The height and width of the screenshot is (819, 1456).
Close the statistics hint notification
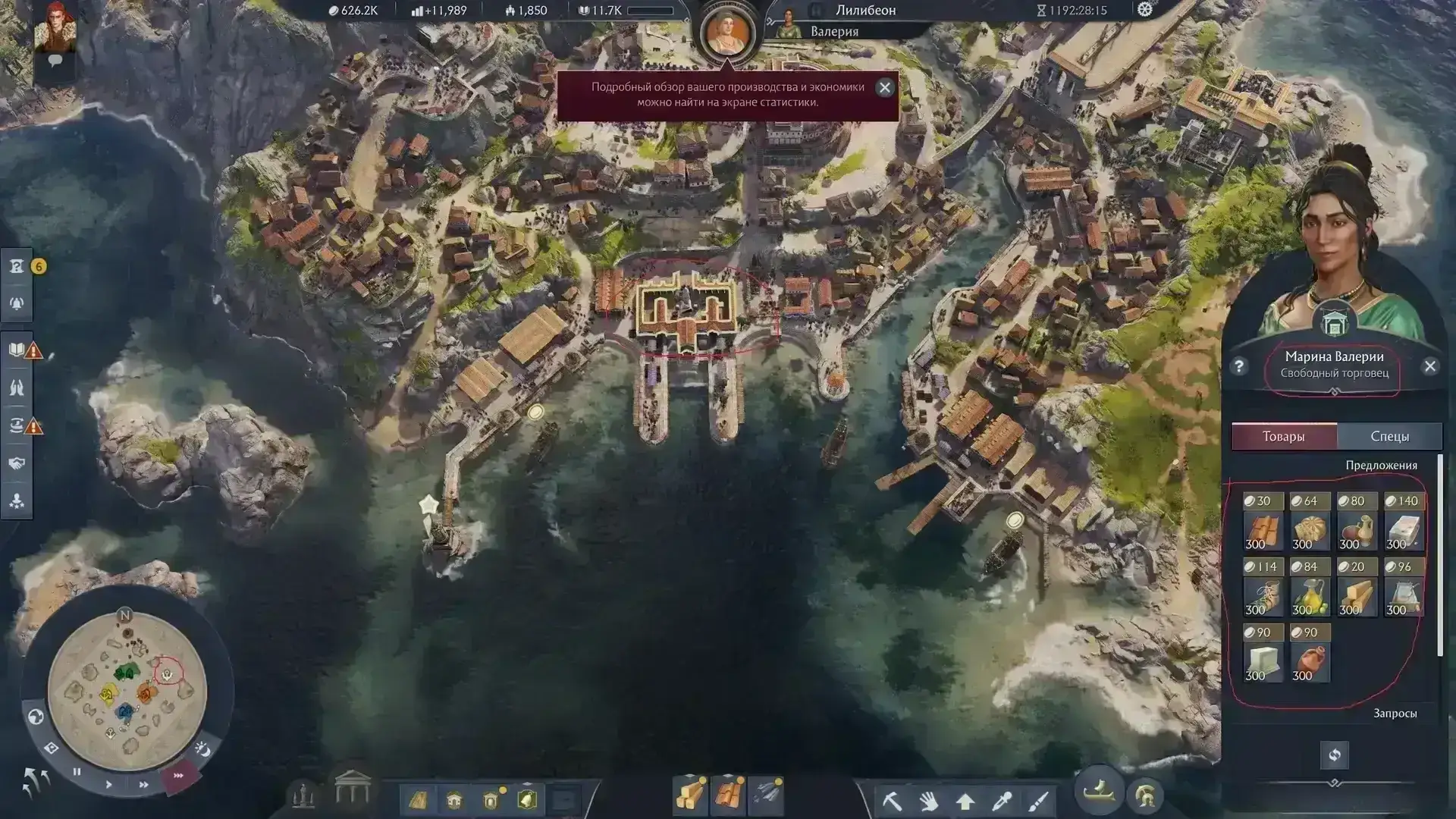click(x=884, y=87)
